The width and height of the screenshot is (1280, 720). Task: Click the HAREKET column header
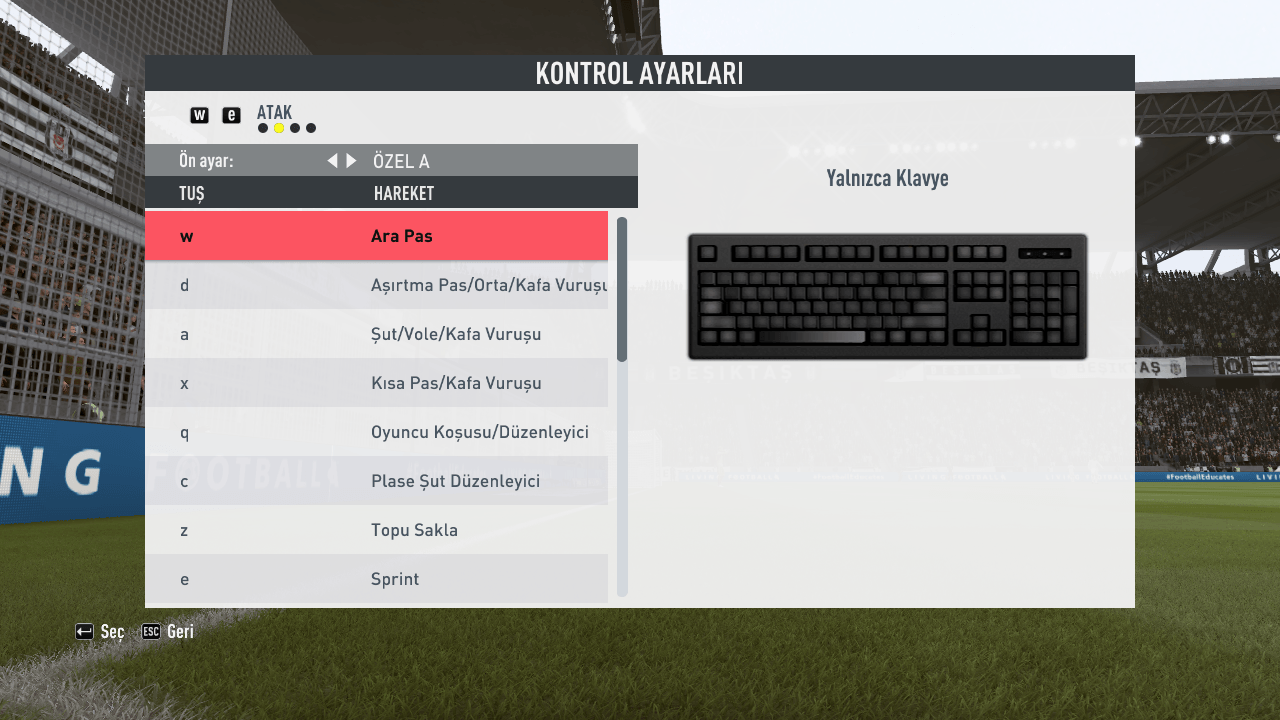coord(404,193)
